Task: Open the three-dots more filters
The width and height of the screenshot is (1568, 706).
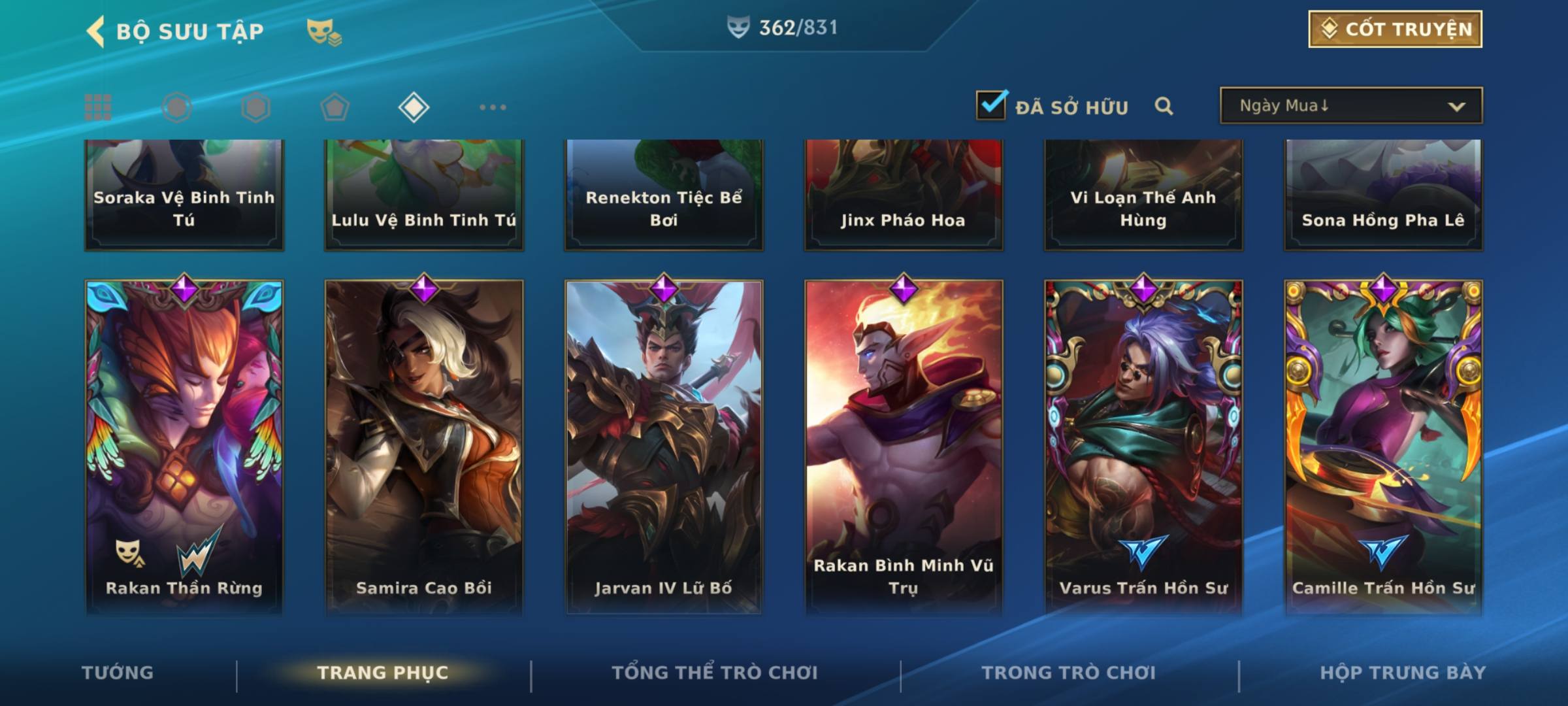Action: (x=493, y=107)
